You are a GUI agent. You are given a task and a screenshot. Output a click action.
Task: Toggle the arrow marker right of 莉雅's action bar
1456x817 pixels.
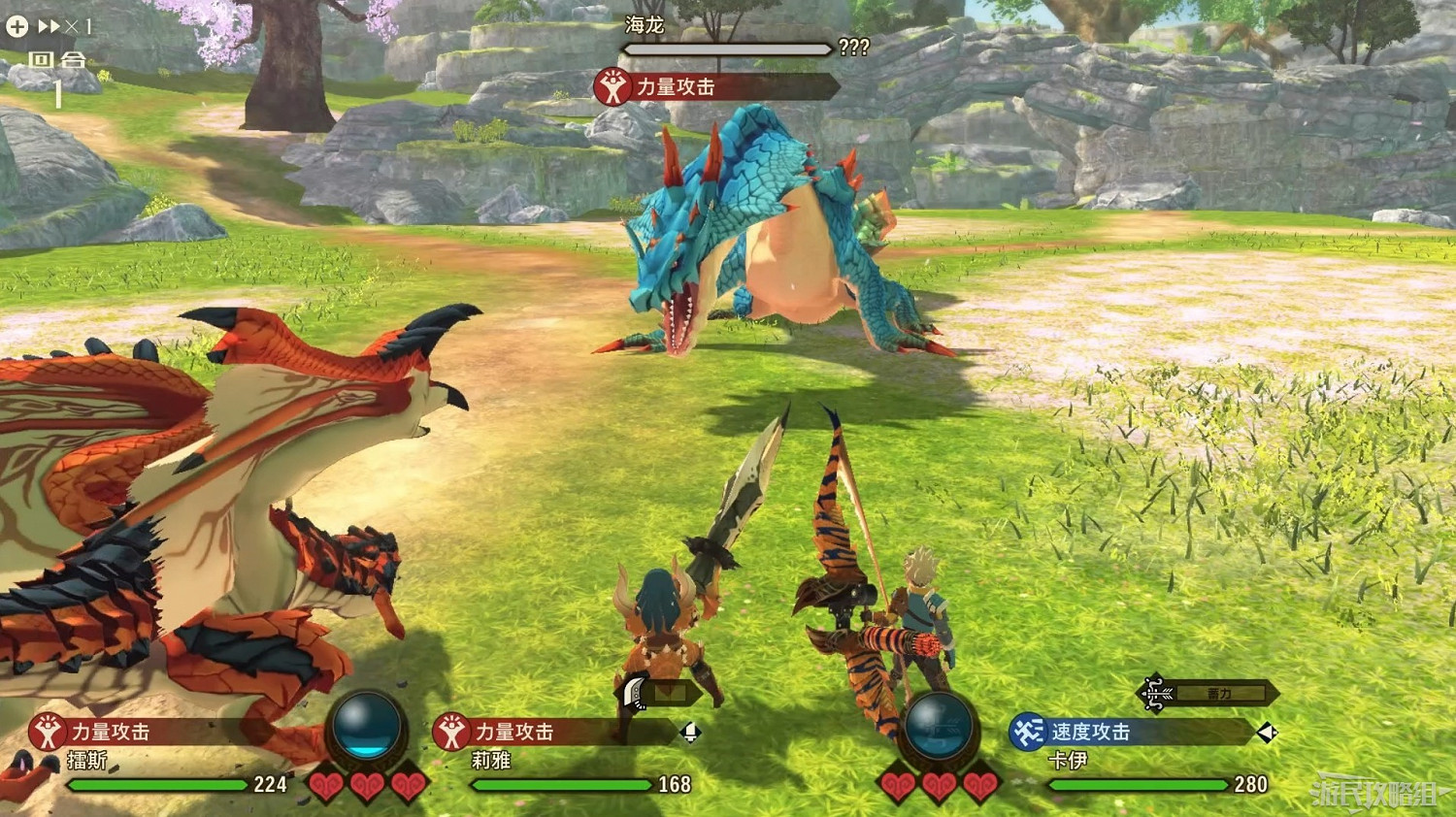click(692, 735)
